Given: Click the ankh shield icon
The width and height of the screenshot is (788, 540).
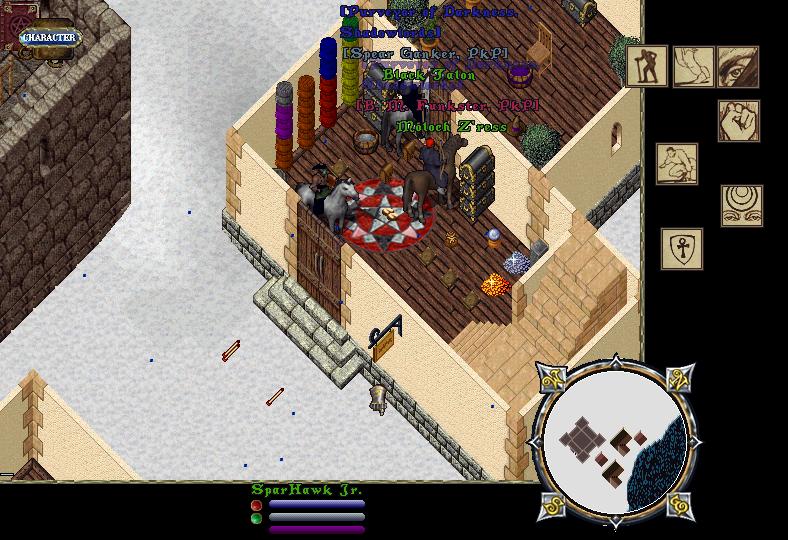Looking at the screenshot, I should pyautogui.click(x=682, y=249).
